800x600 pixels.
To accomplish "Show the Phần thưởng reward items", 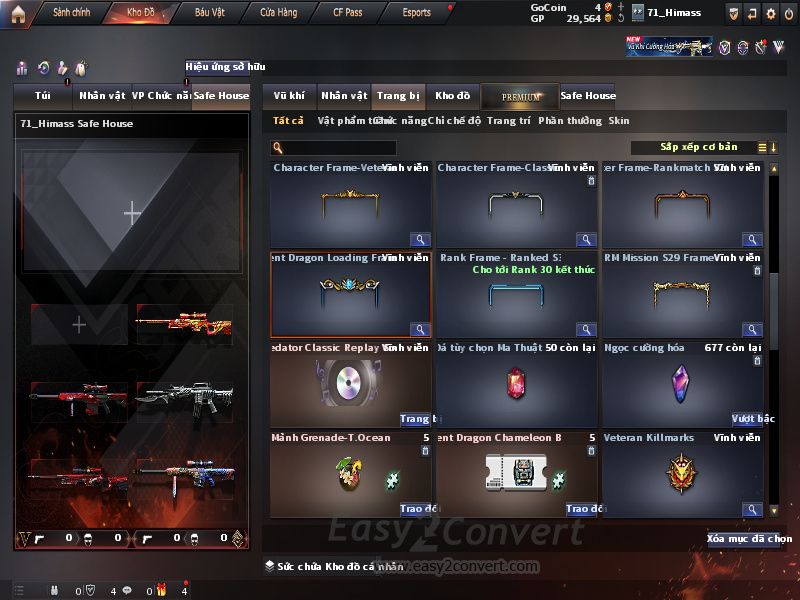I will (570, 120).
